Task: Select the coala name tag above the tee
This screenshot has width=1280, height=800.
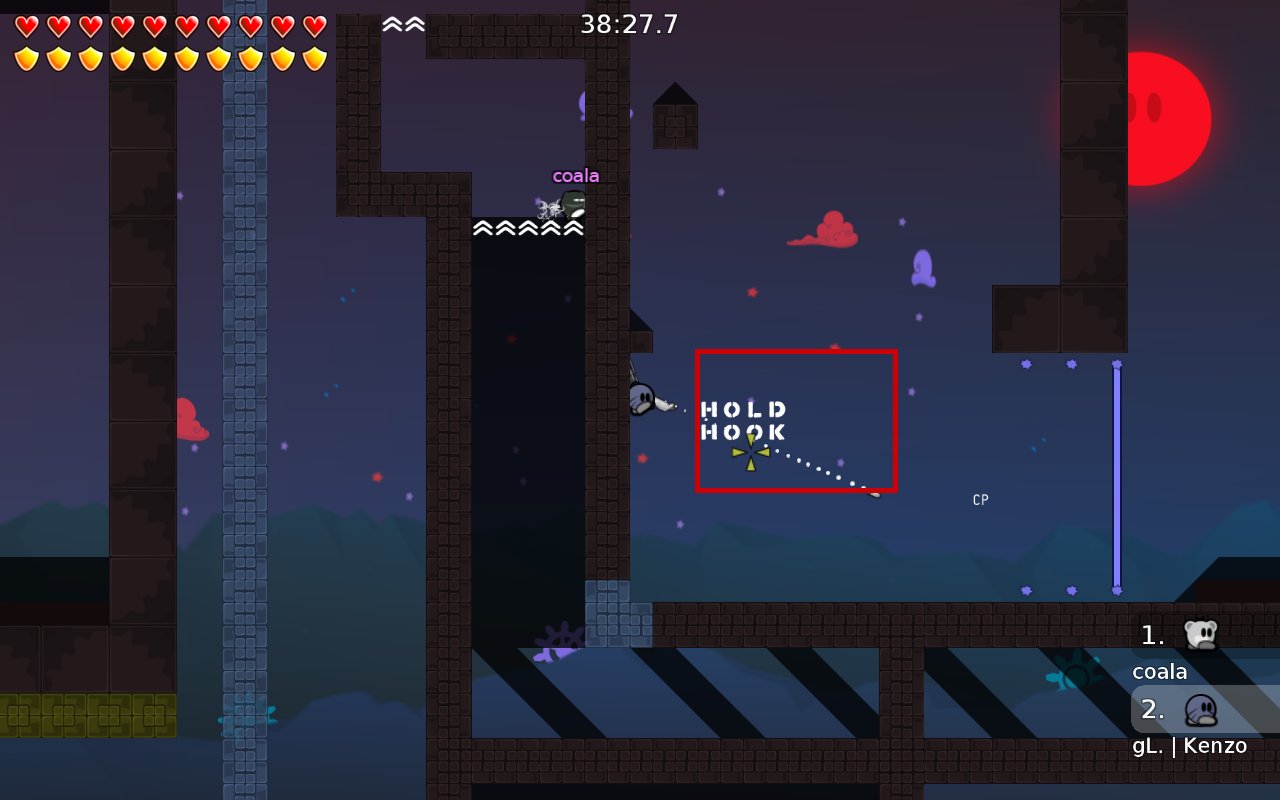Action: click(575, 174)
